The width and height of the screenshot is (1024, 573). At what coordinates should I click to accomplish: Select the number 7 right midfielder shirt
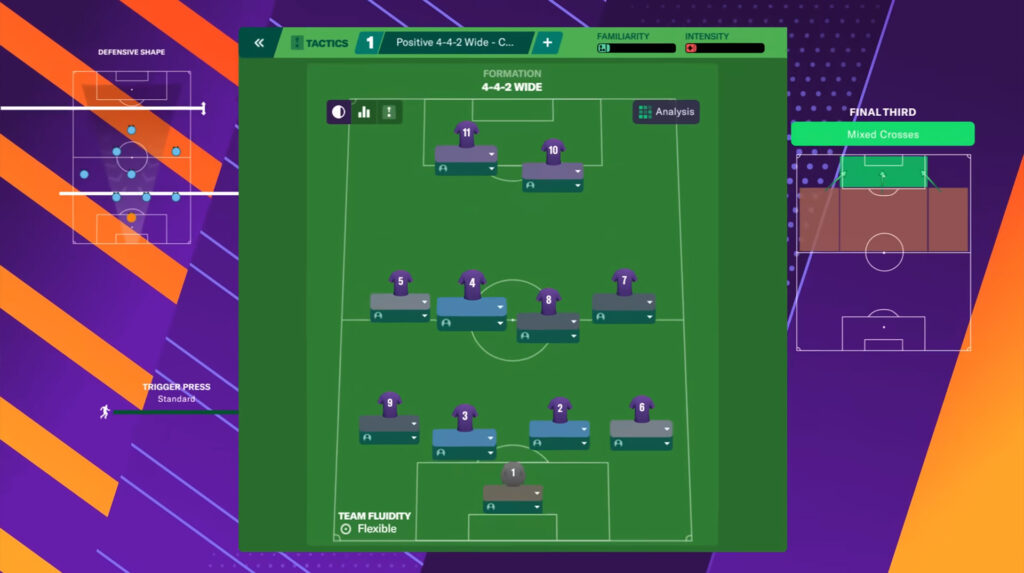pyautogui.click(x=624, y=282)
